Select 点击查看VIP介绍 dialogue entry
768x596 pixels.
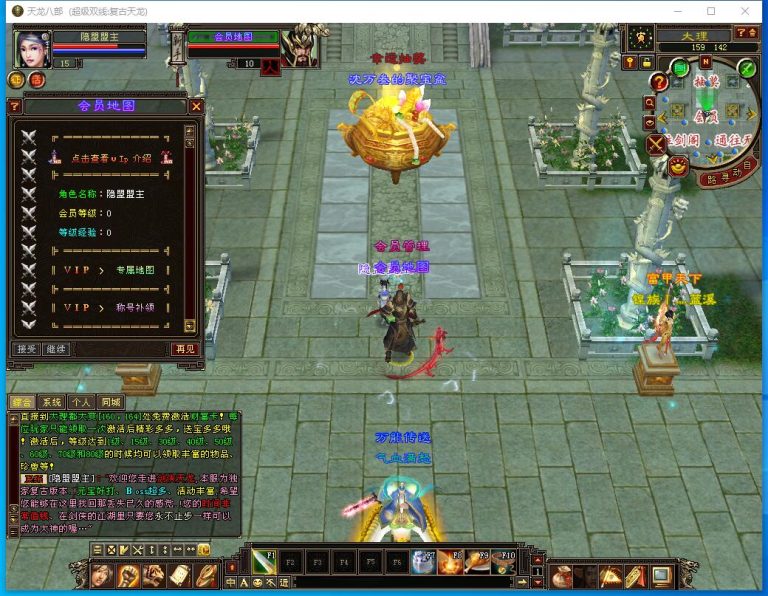click(x=110, y=158)
